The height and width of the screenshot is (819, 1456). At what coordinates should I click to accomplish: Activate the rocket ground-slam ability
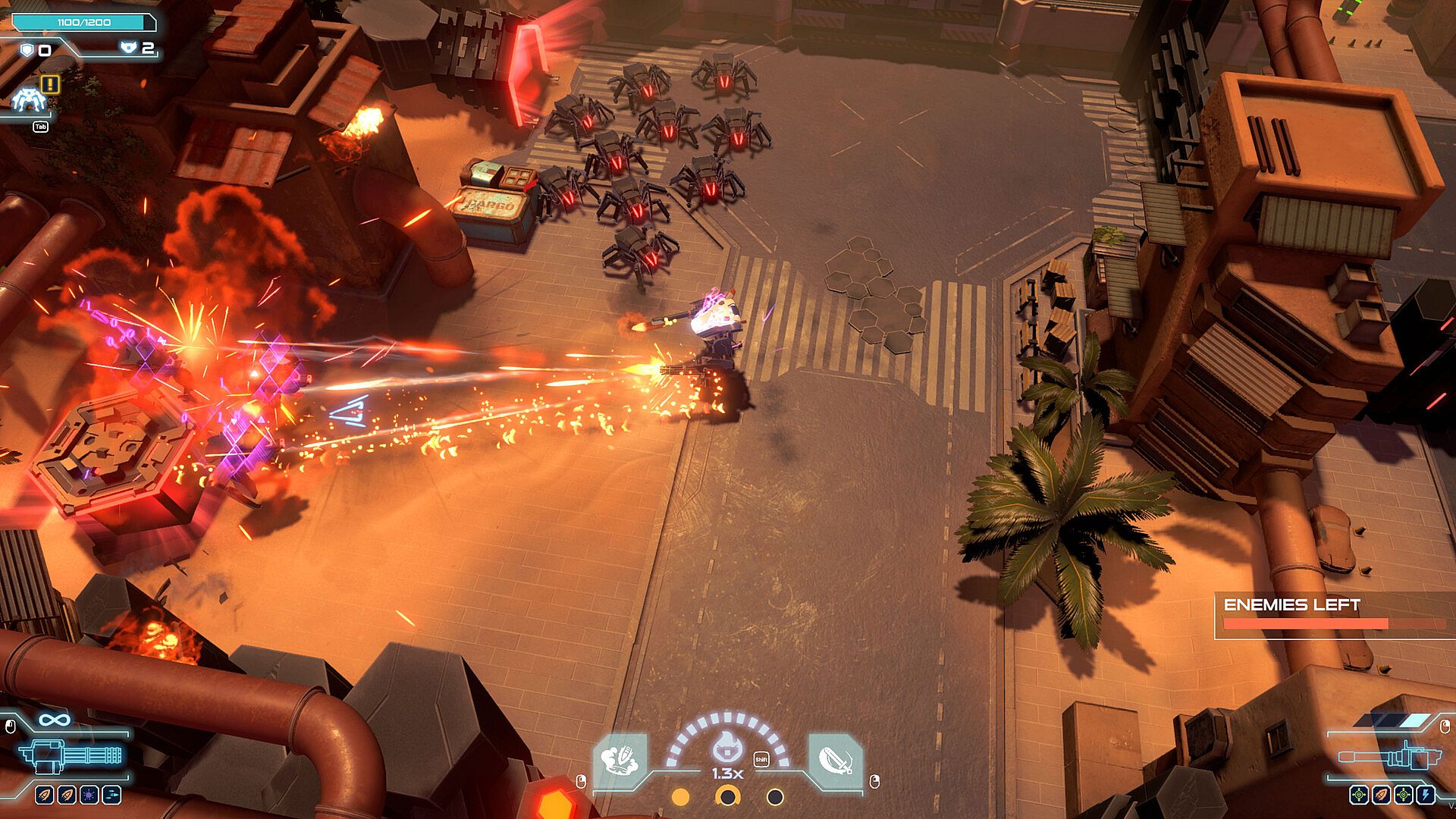coord(620,758)
